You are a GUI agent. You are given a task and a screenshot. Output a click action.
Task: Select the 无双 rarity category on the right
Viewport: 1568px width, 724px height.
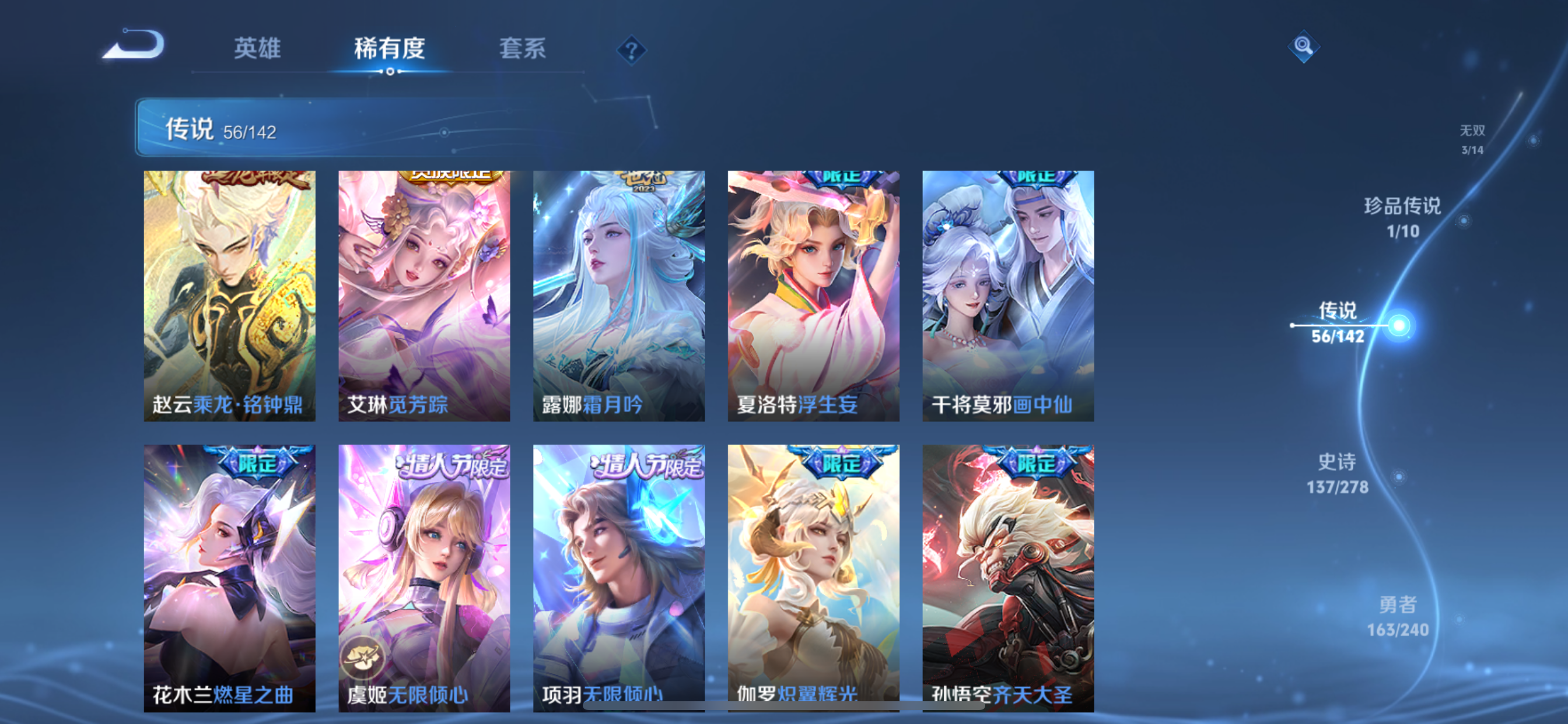1472,139
